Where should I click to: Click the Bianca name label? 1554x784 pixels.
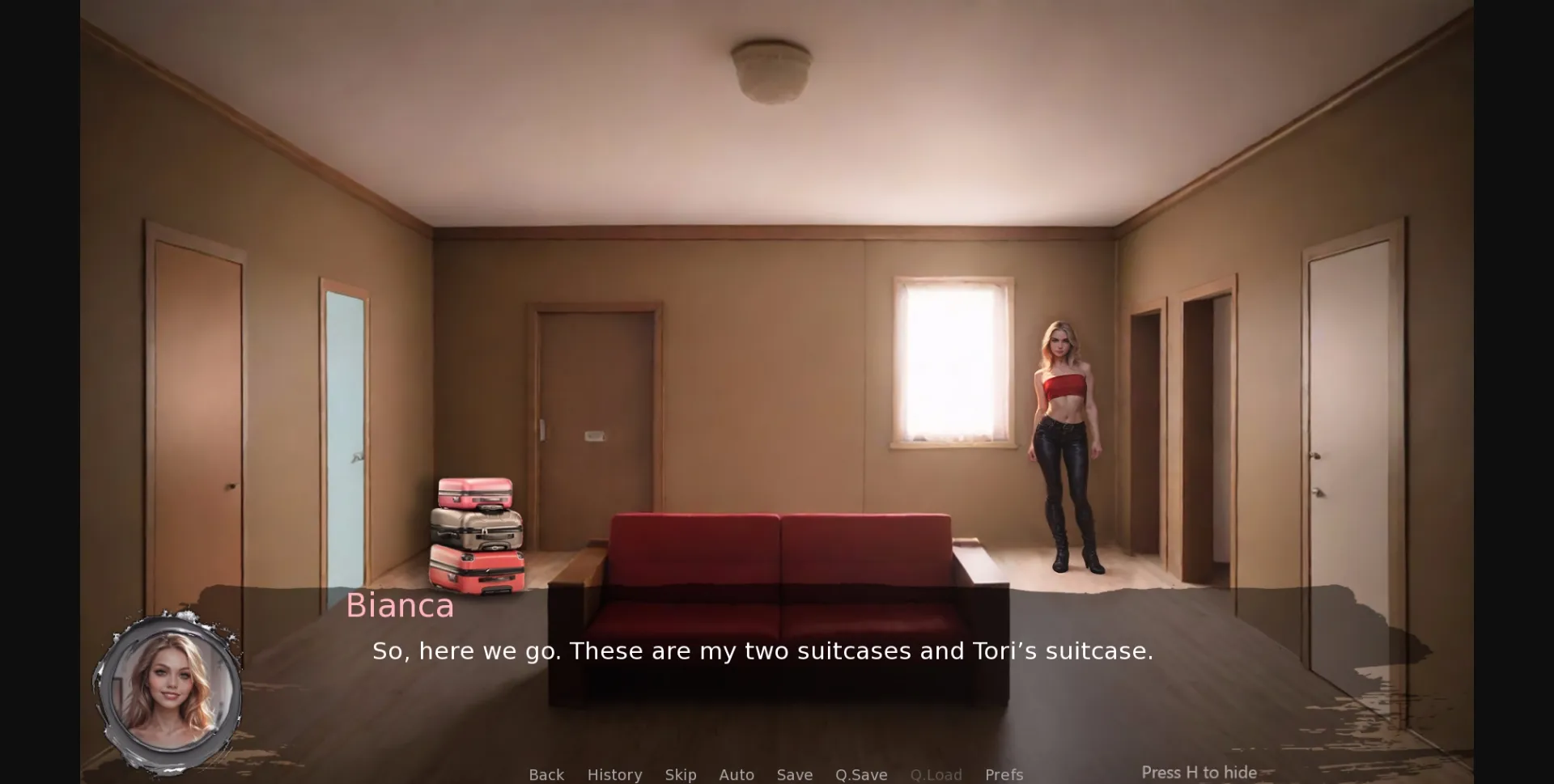[x=400, y=606]
